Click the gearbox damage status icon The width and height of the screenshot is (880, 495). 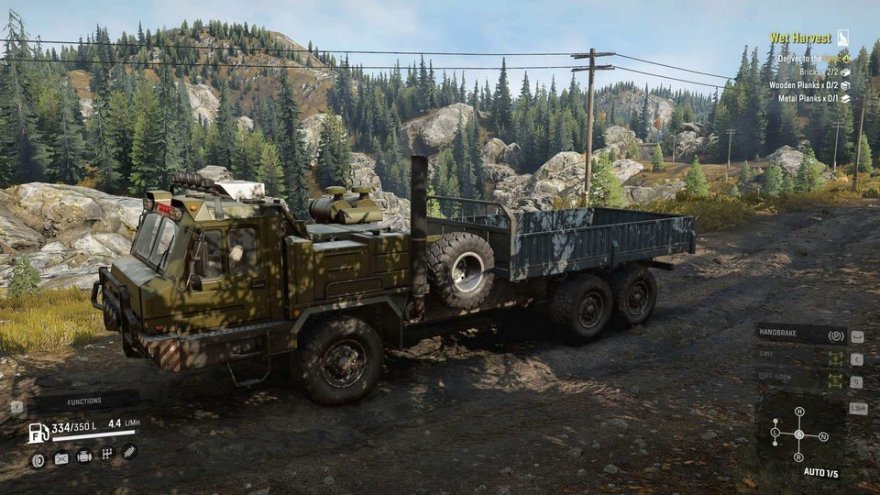[x=107, y=455]
